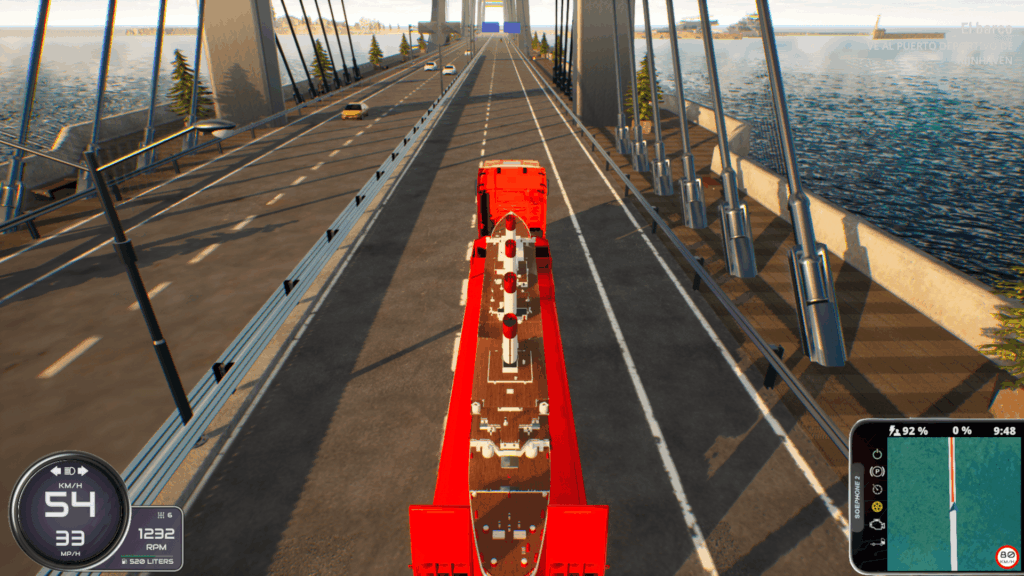Viewport: 1024px width, 576px height.
Task: Click the 80 km/h speed limit sign
Action: coord(1006,556)
